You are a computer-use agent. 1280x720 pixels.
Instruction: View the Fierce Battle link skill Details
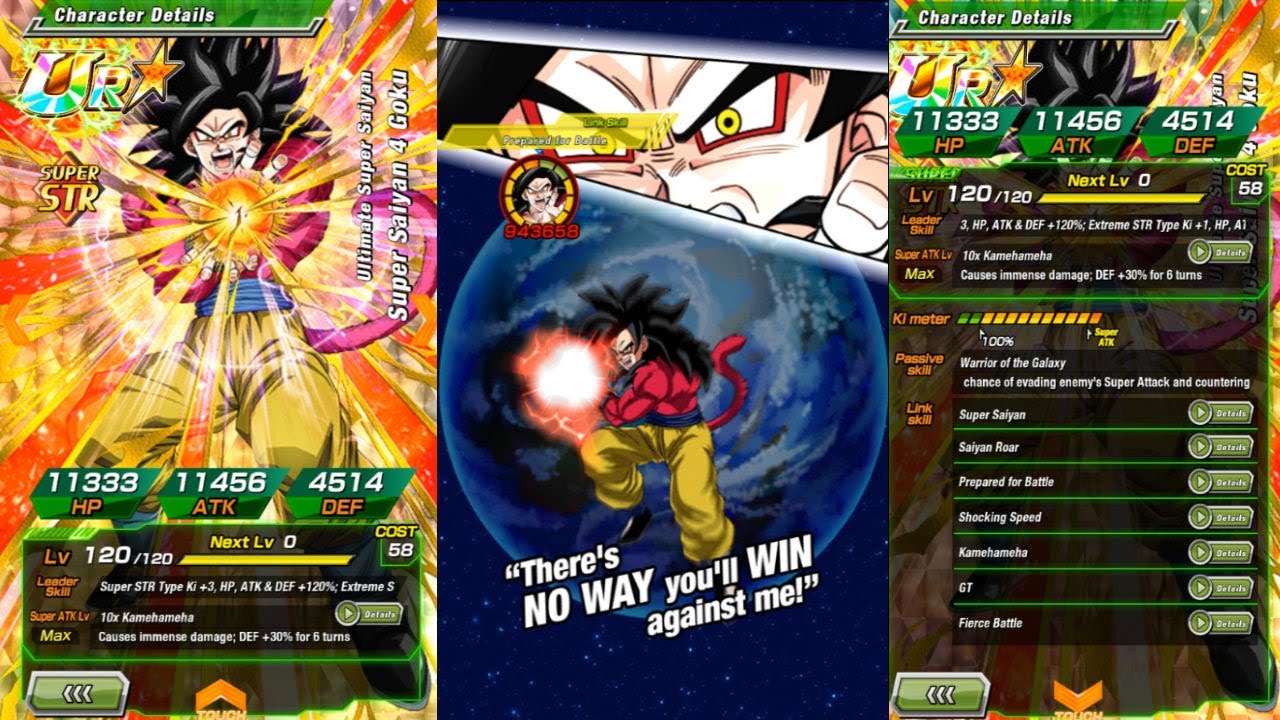click(x=1221, y=623)
